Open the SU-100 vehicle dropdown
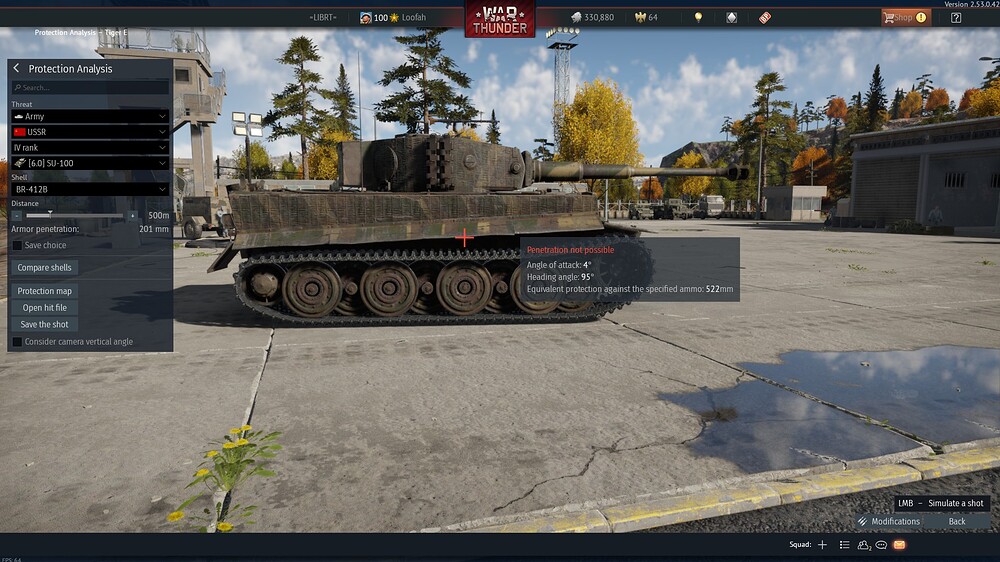This screenshot has width=1000, height=562. (90, 163)
